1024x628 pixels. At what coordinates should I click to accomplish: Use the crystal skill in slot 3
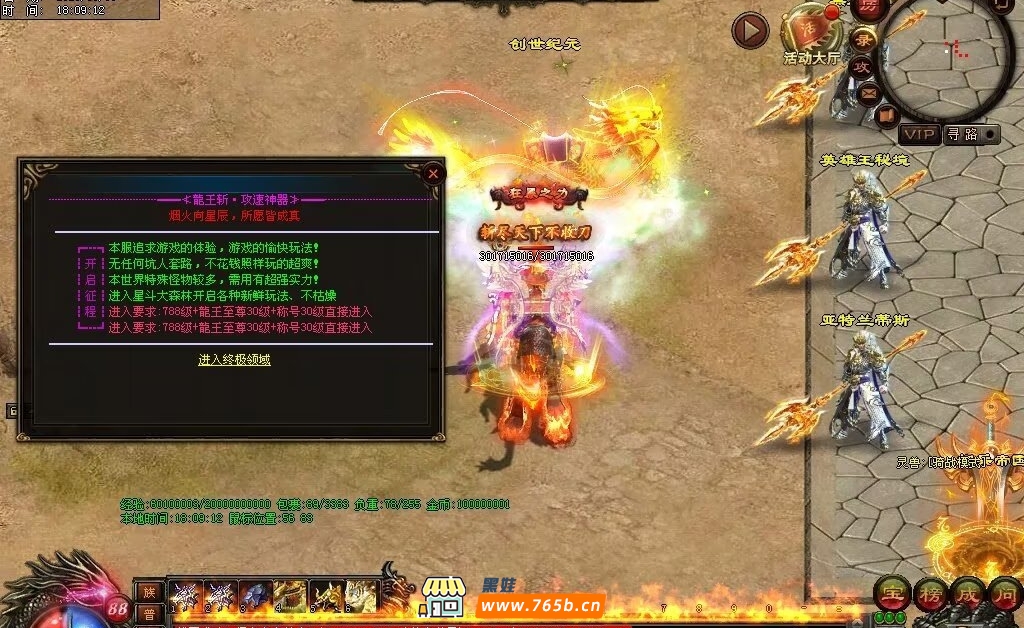pos(257,596)
